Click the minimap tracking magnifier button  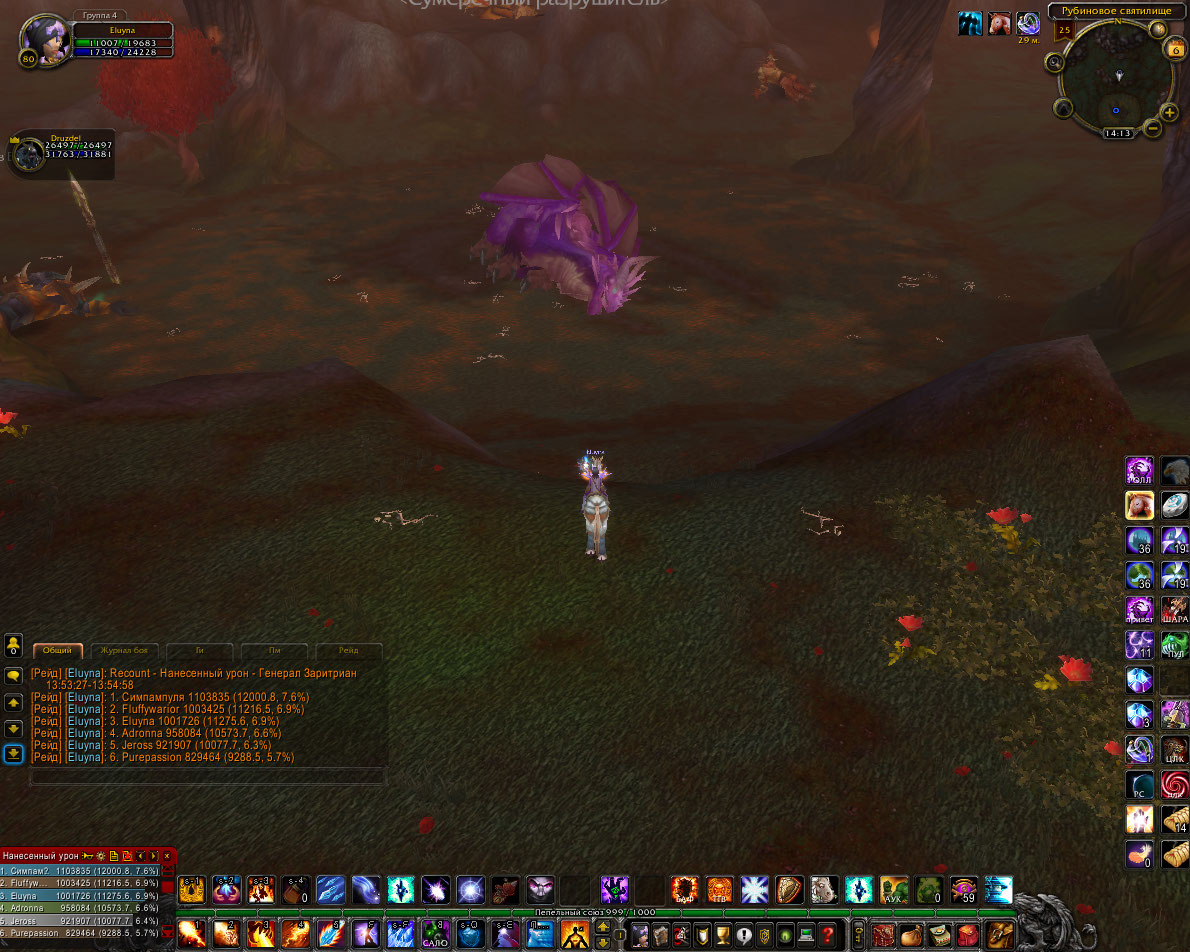pos(1054,62)
